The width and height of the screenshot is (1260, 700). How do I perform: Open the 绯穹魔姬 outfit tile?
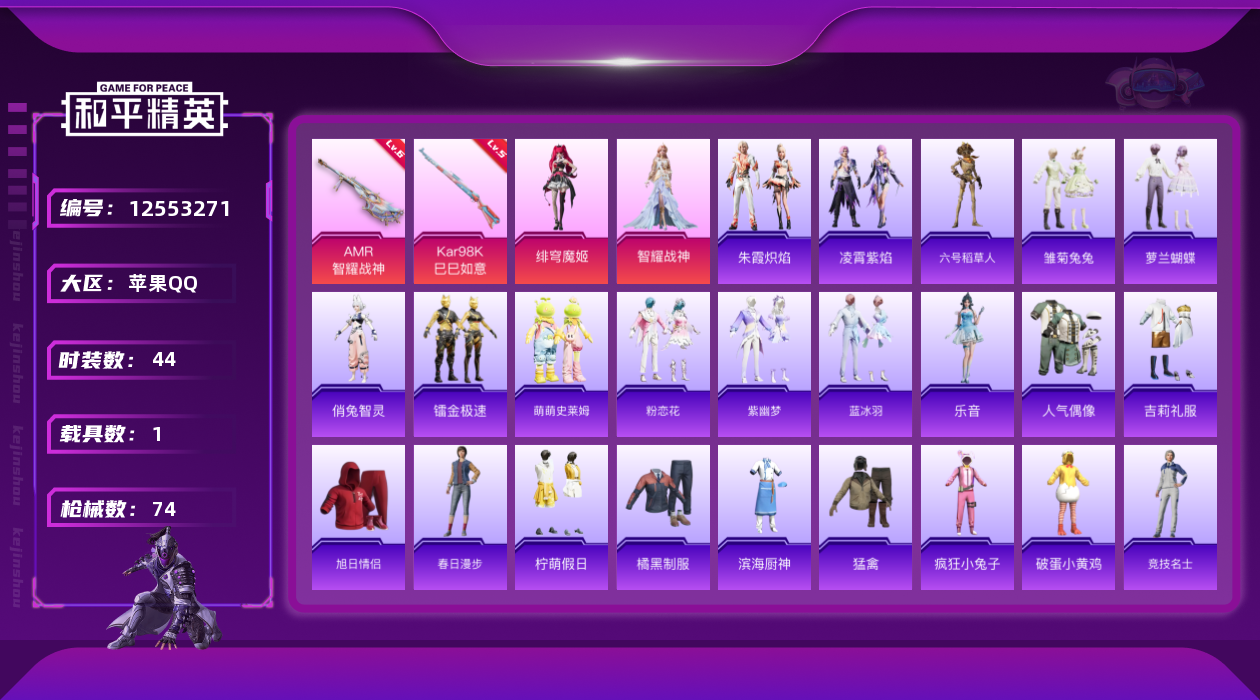561,210
